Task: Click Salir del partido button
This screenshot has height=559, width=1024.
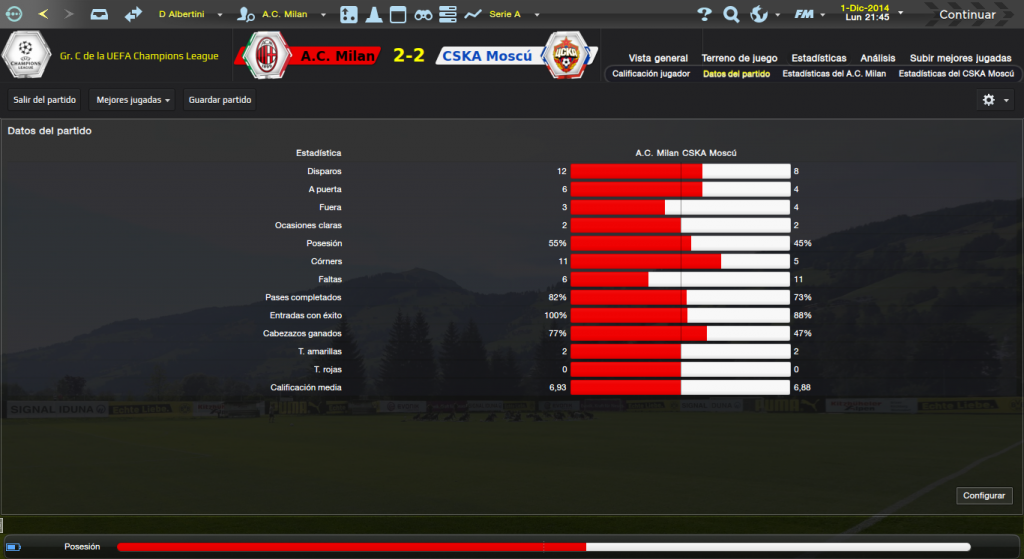Action: point(45,100)
